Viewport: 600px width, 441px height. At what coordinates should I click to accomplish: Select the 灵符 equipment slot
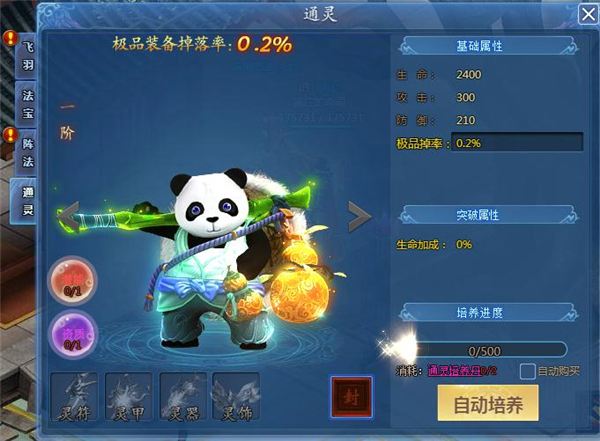76,397
